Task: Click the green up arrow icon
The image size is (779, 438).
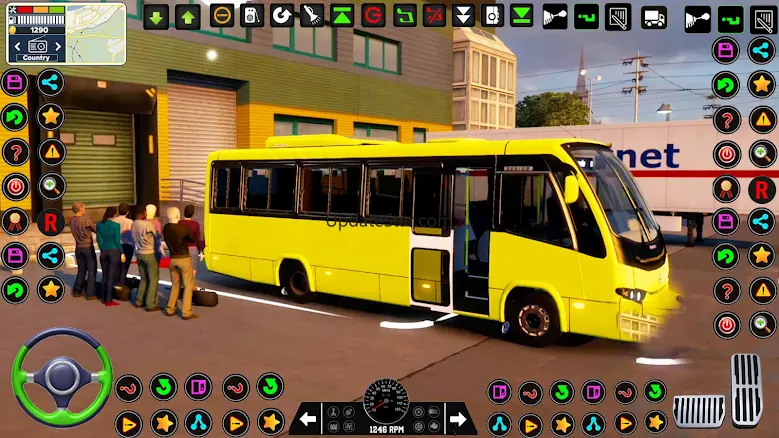Action: coord(187,16)
